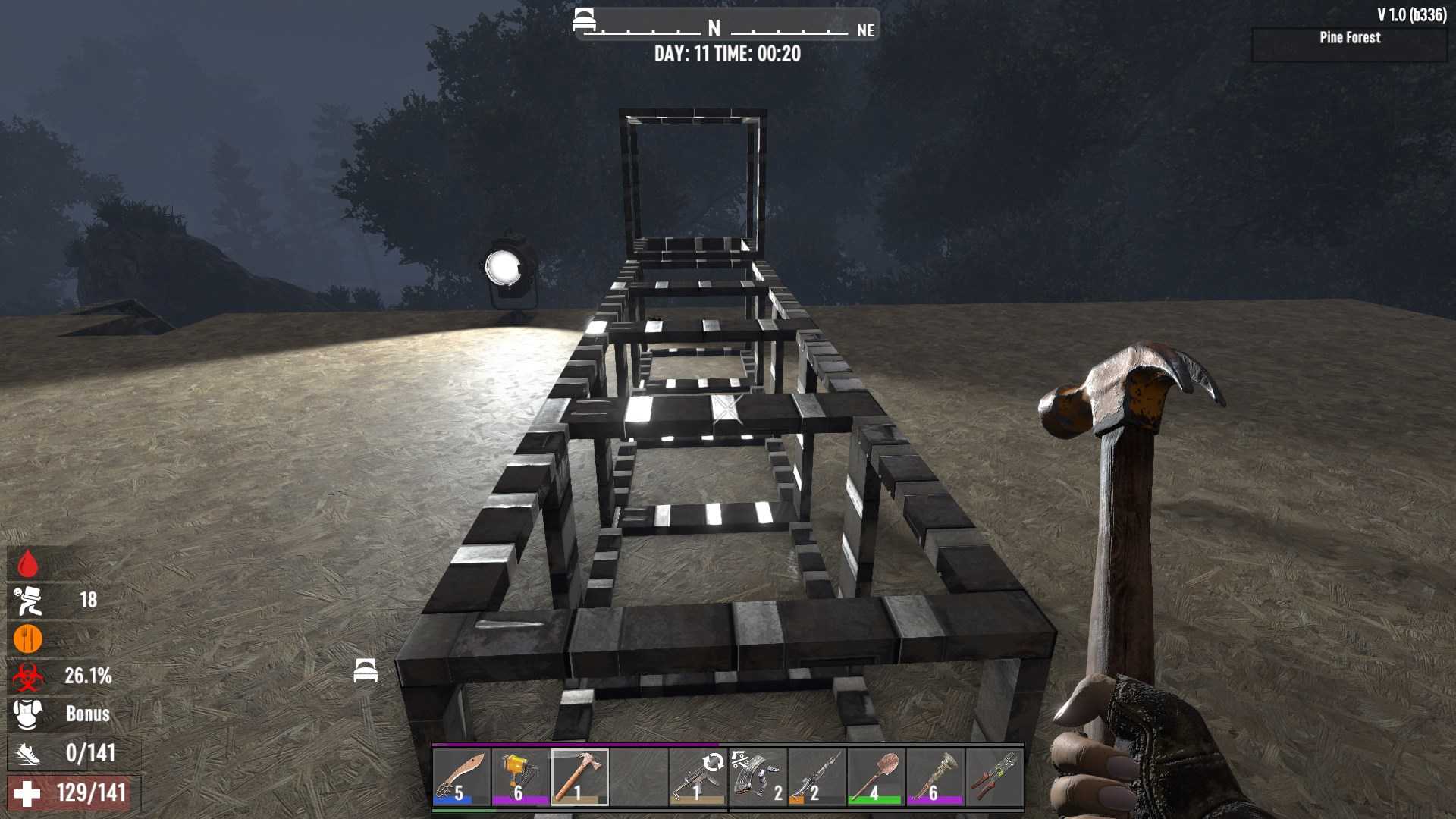The height and width of the screenshot is (819, 1456).
Task: Switch to the shovel slot
Action: click(875, 777)
